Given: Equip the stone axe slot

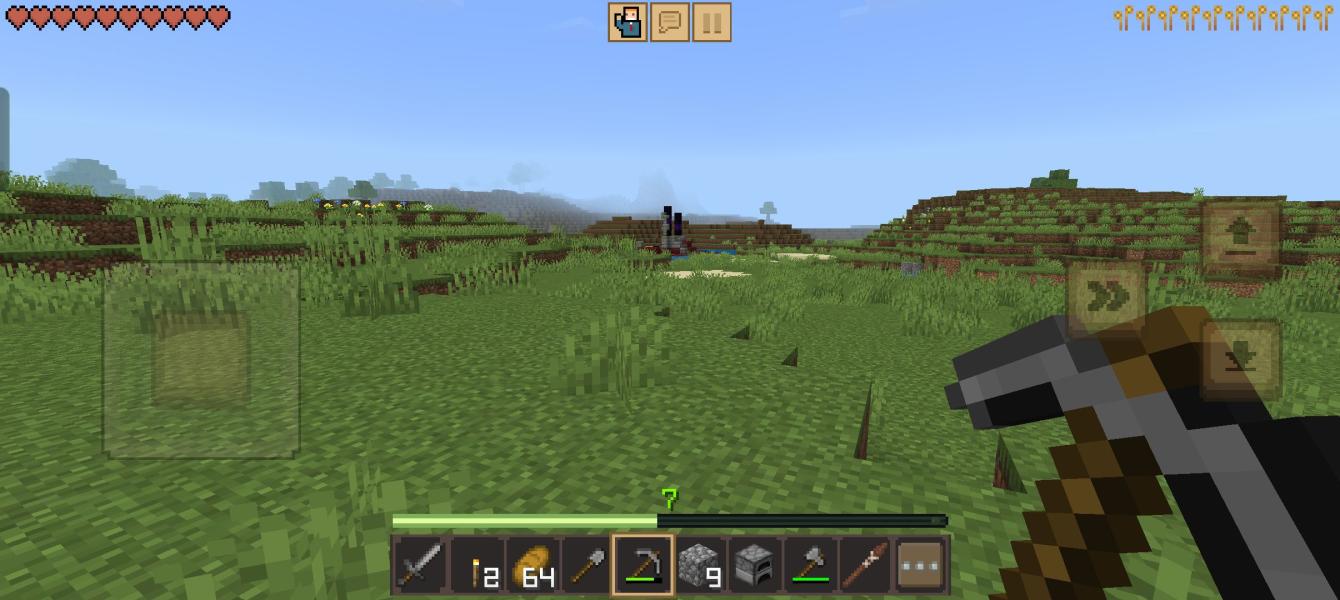Looking at the screenshot, I should (809, 566).
